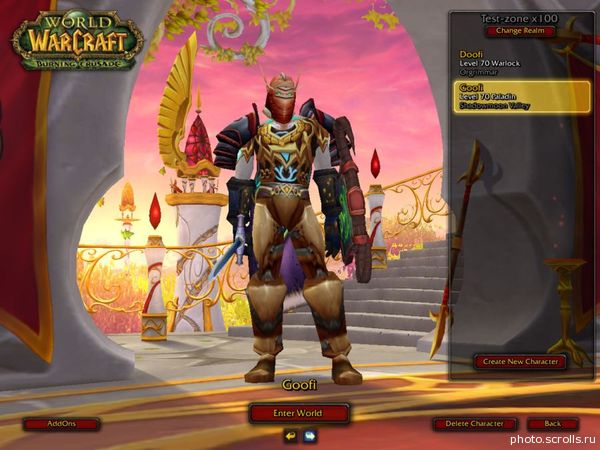Go Back to the login screen
Image resolution: width=600 pixels, height=450 pixels.
[552, 424]
